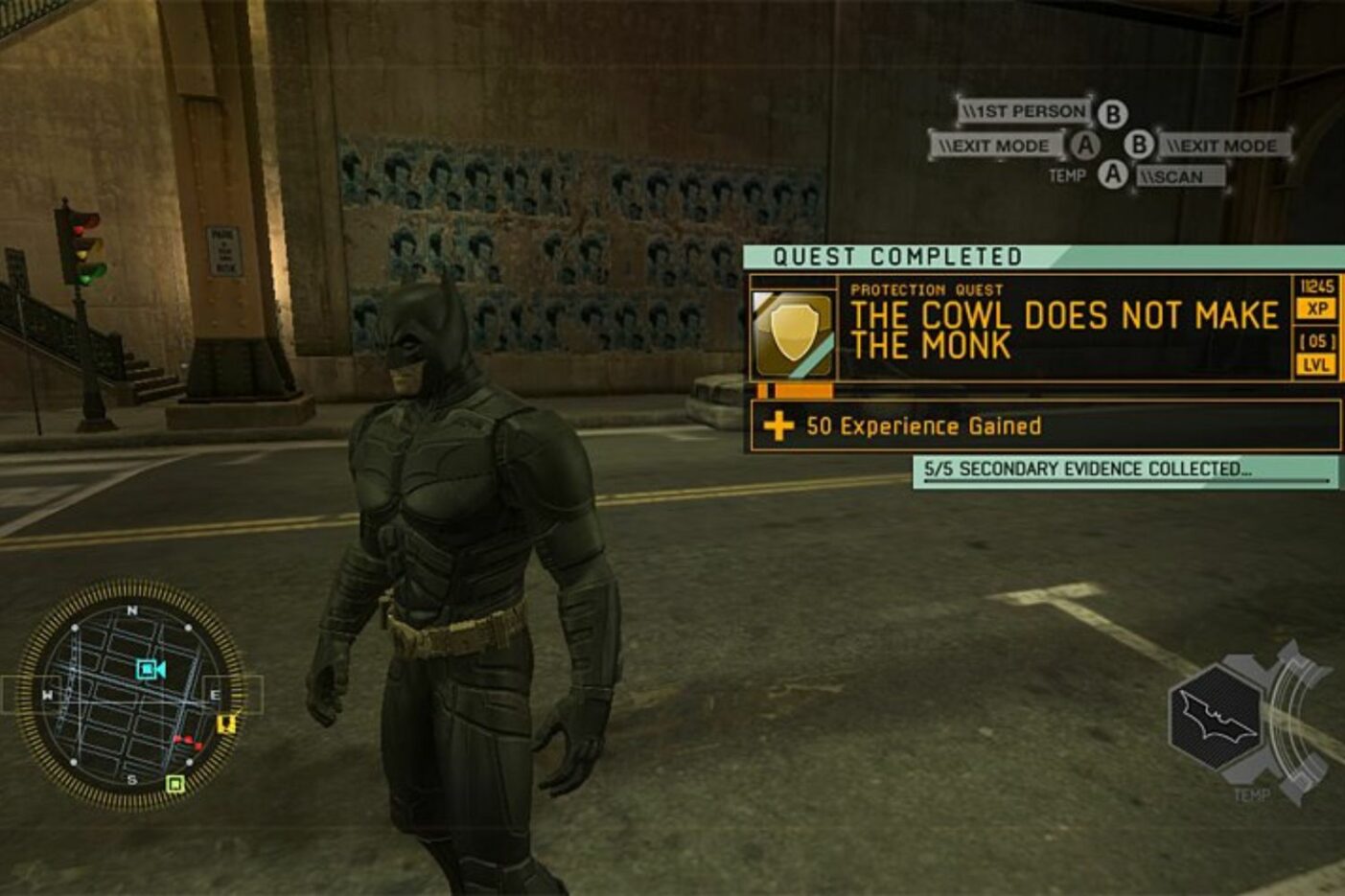Click the gold shield protection quest icon
Image resolution: width=1345 pixels, height=896 pixels.
coord(793,331)
